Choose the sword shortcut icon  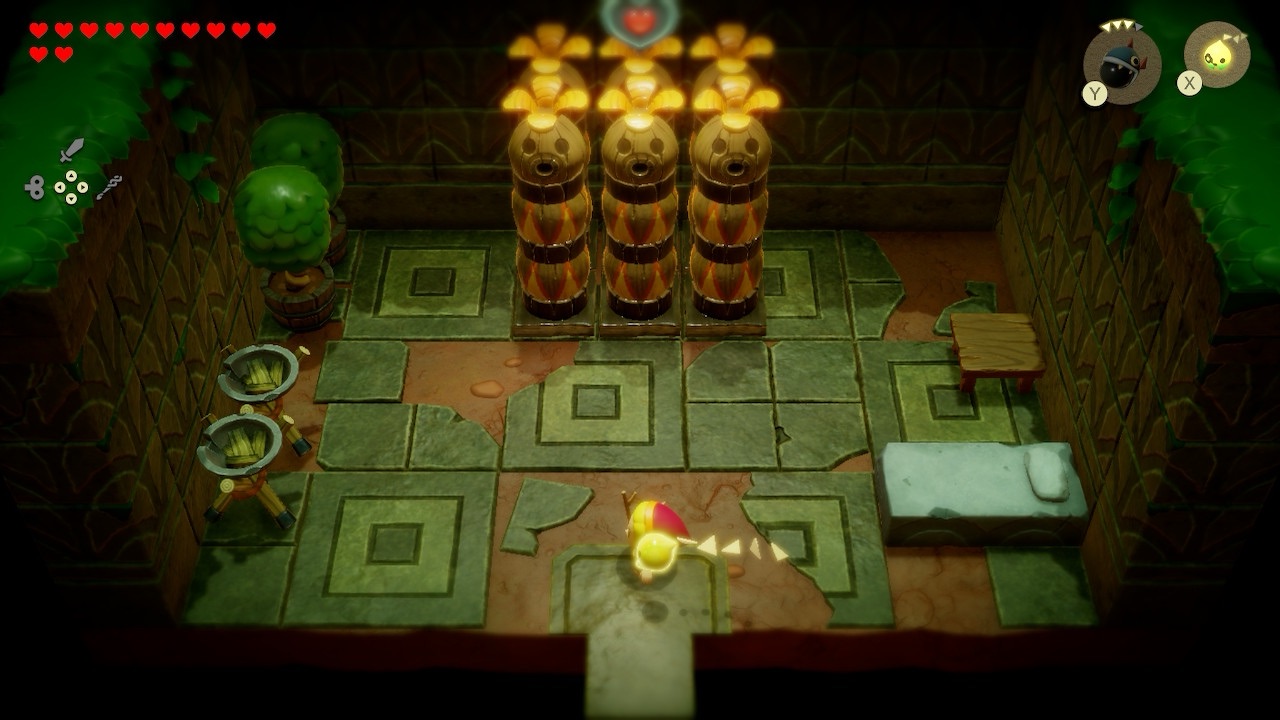(71, 151)
